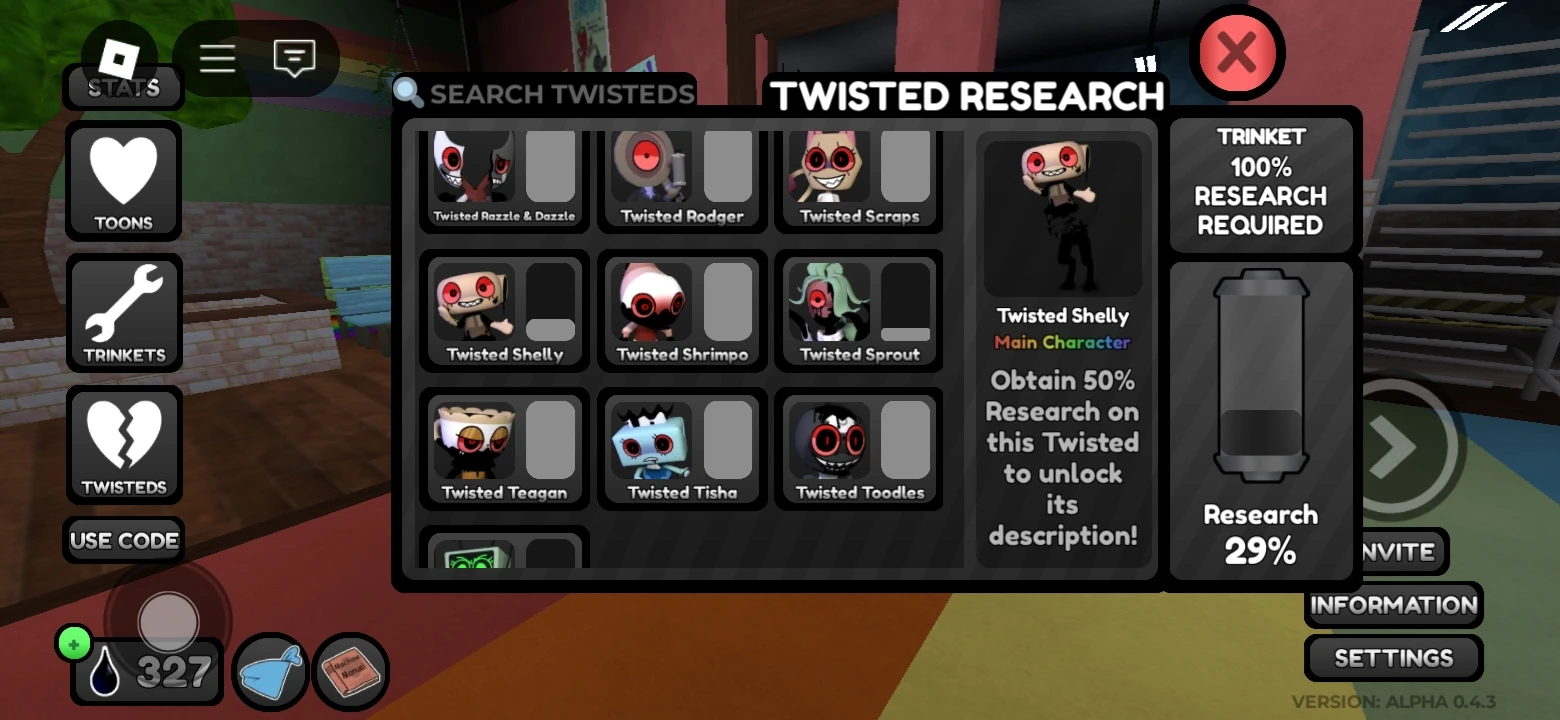Open the INFORMATION panel
The image size is (1560, 720).
[x=1392, y=605]
